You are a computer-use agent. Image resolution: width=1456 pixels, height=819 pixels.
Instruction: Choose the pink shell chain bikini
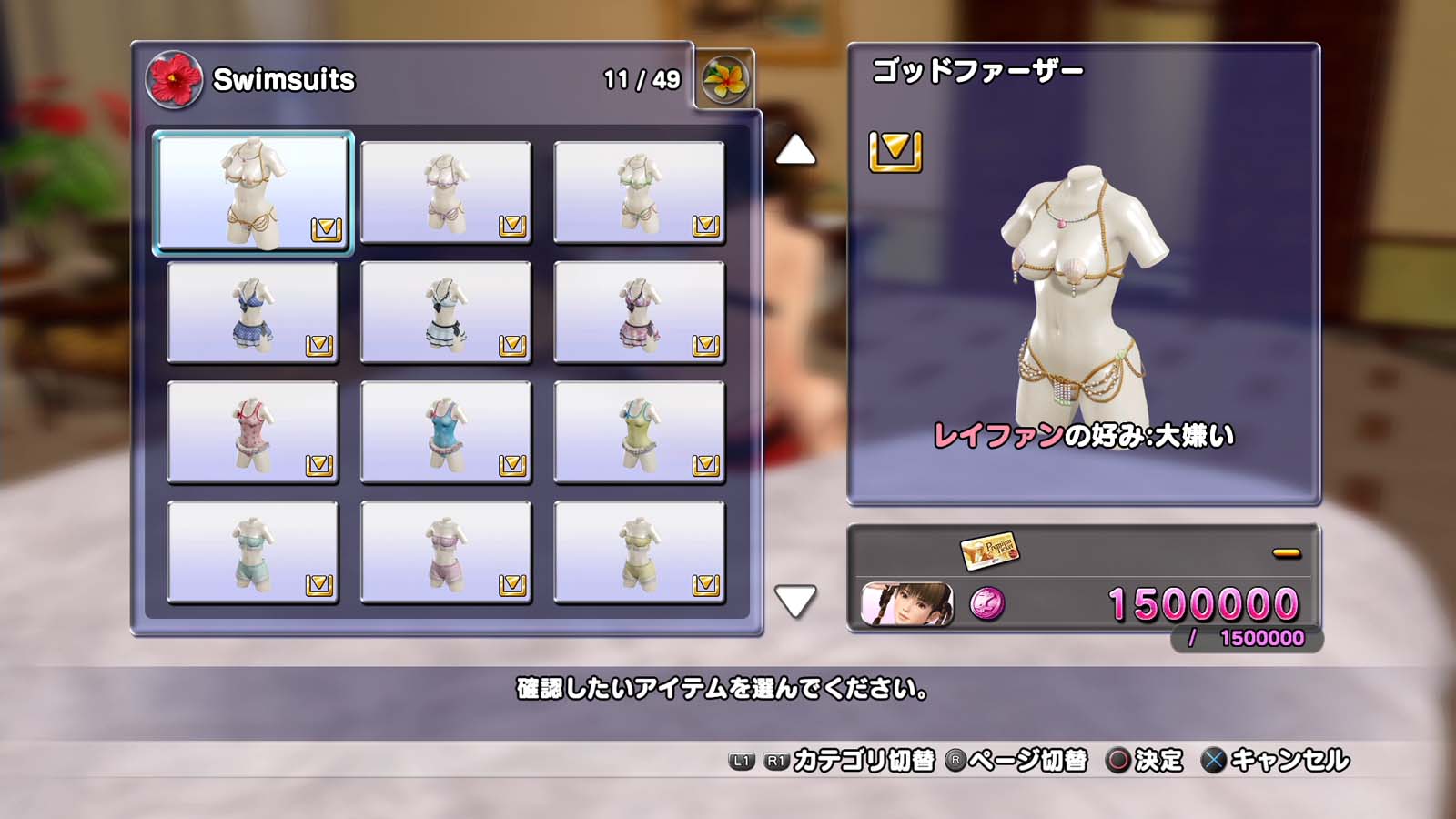(x=446, y=192)
